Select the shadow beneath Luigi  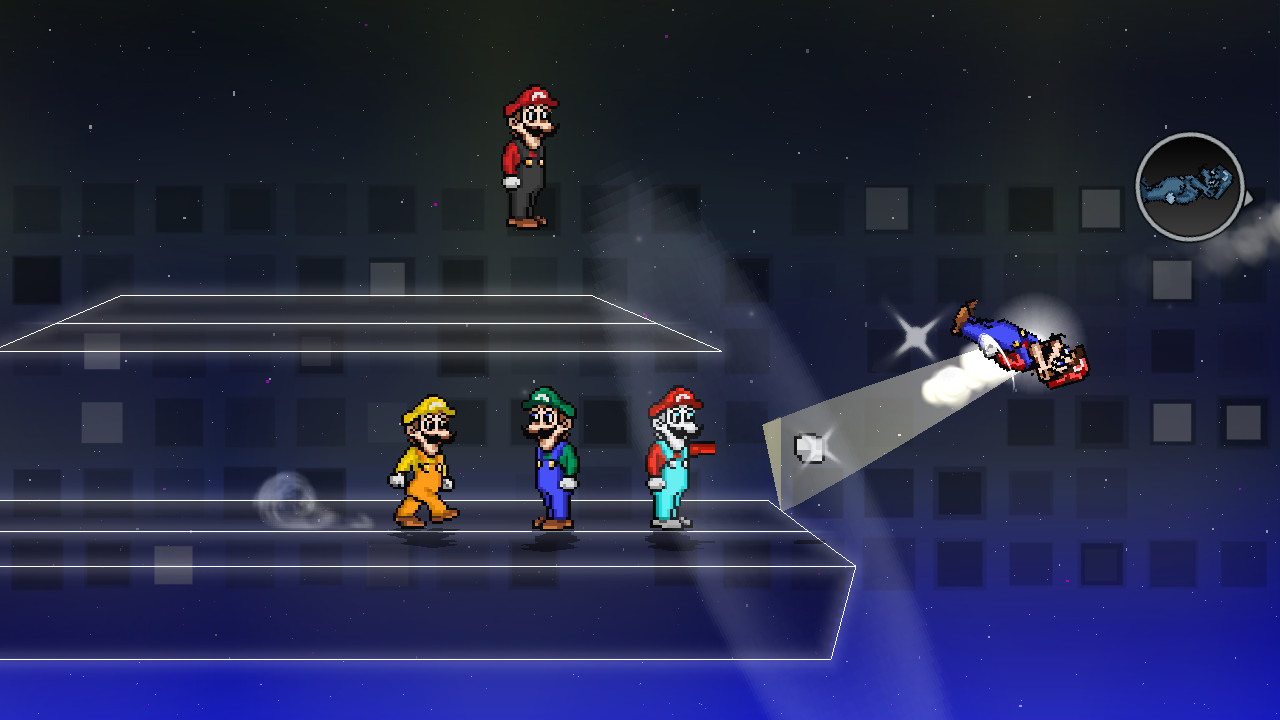548,540
